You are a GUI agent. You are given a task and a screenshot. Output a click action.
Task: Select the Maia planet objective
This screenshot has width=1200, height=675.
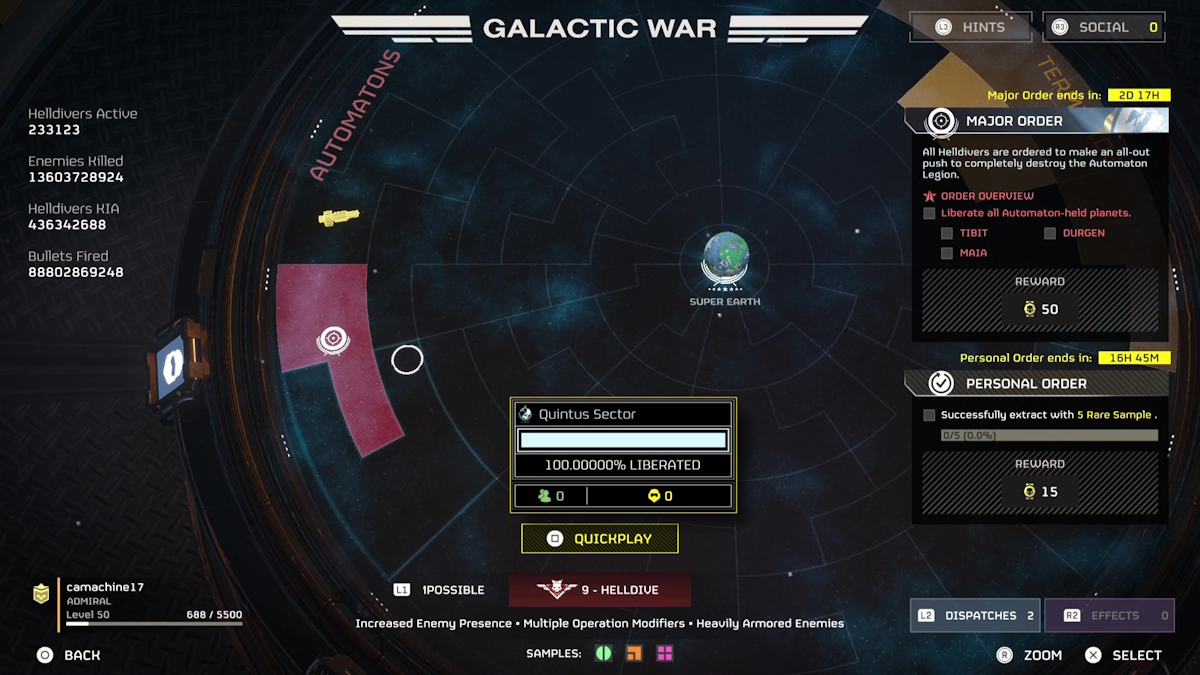click(973, 253)
